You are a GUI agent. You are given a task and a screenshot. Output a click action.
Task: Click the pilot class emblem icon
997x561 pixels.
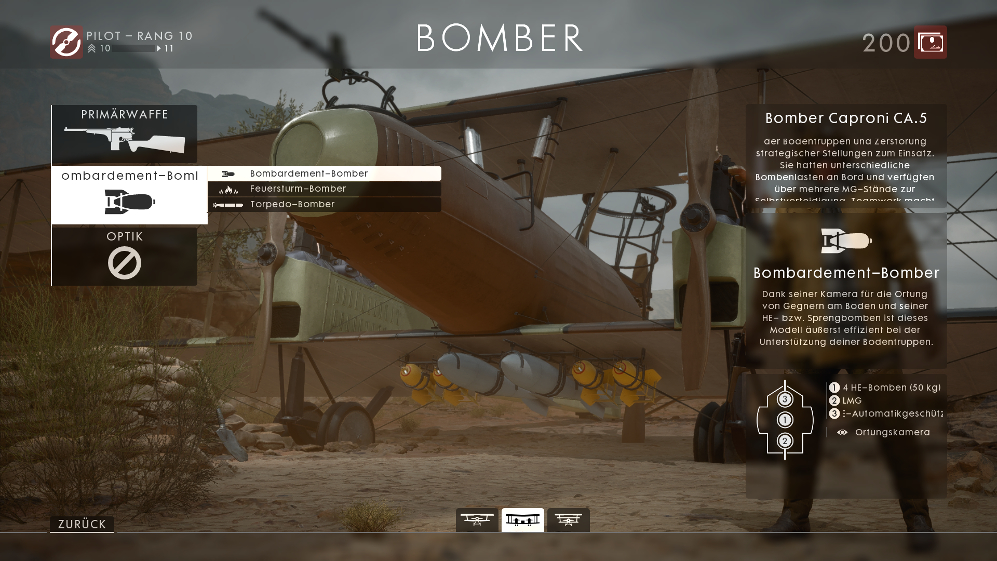click(x=66, y=42)
